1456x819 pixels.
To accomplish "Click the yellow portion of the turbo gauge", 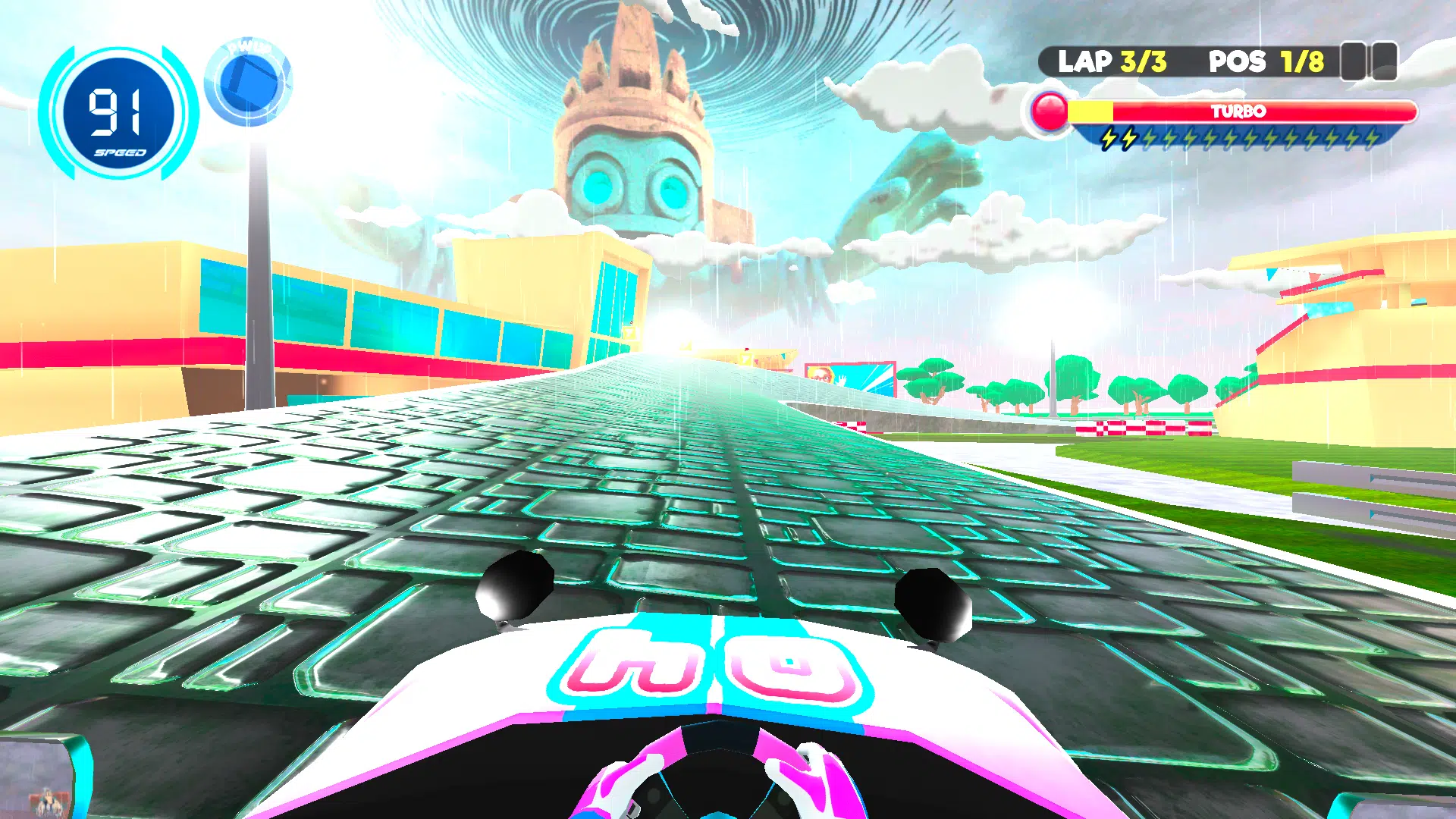I will (x=1090, y=111).
